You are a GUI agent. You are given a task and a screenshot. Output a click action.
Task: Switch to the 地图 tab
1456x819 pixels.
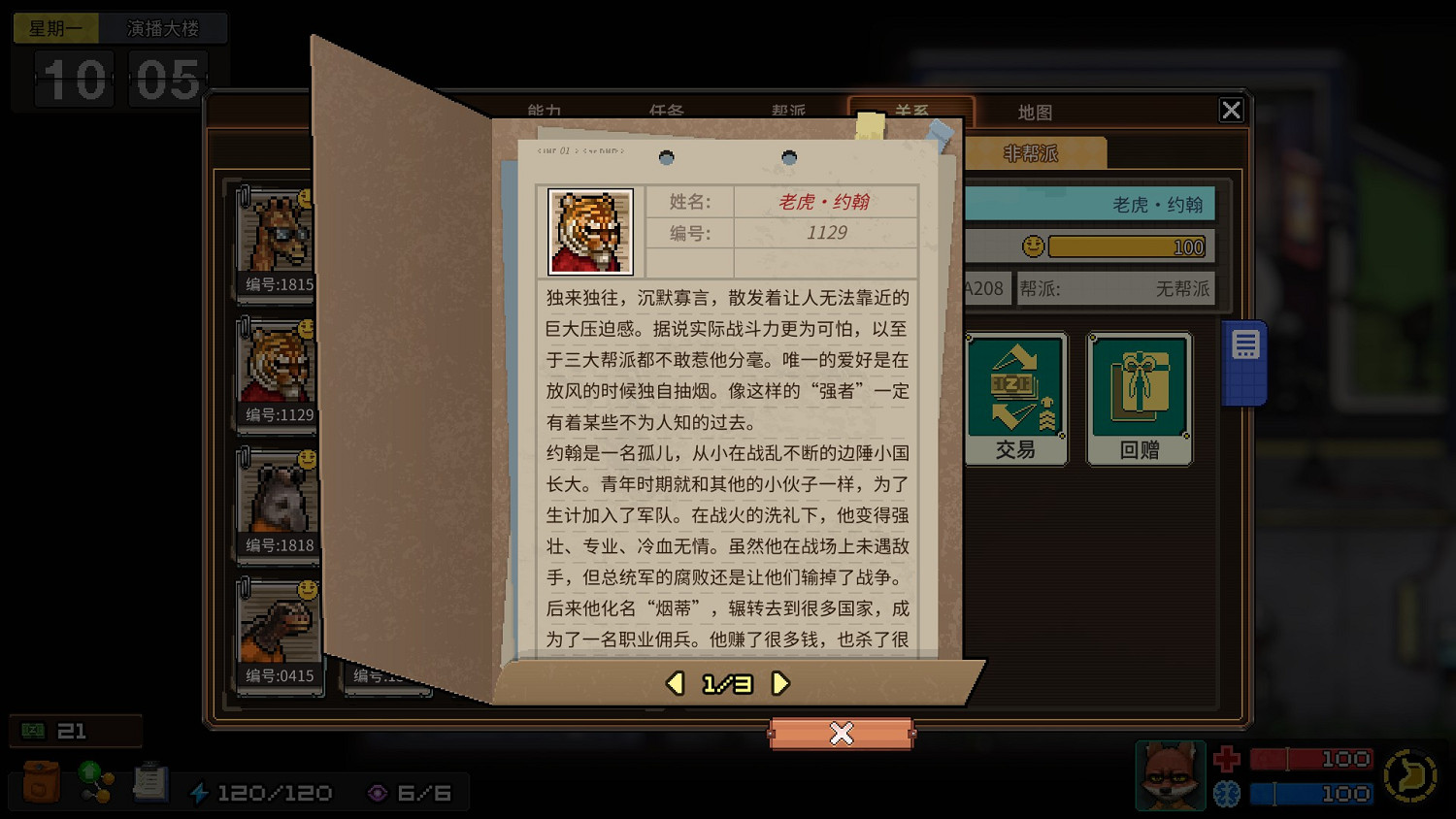pos(1035,112)
